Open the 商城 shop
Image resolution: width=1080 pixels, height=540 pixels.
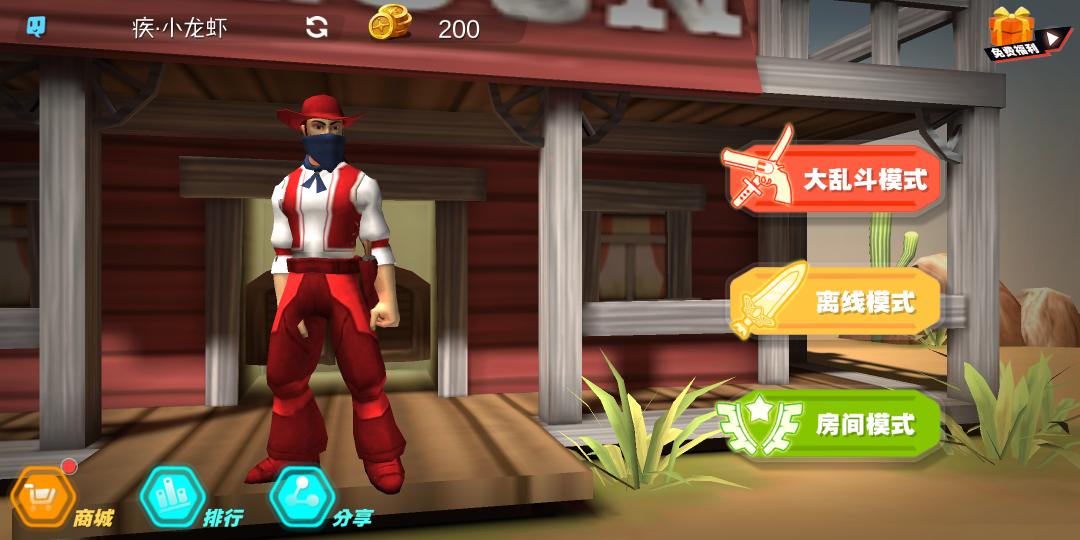pyautogui.click(x=44, y=496)
